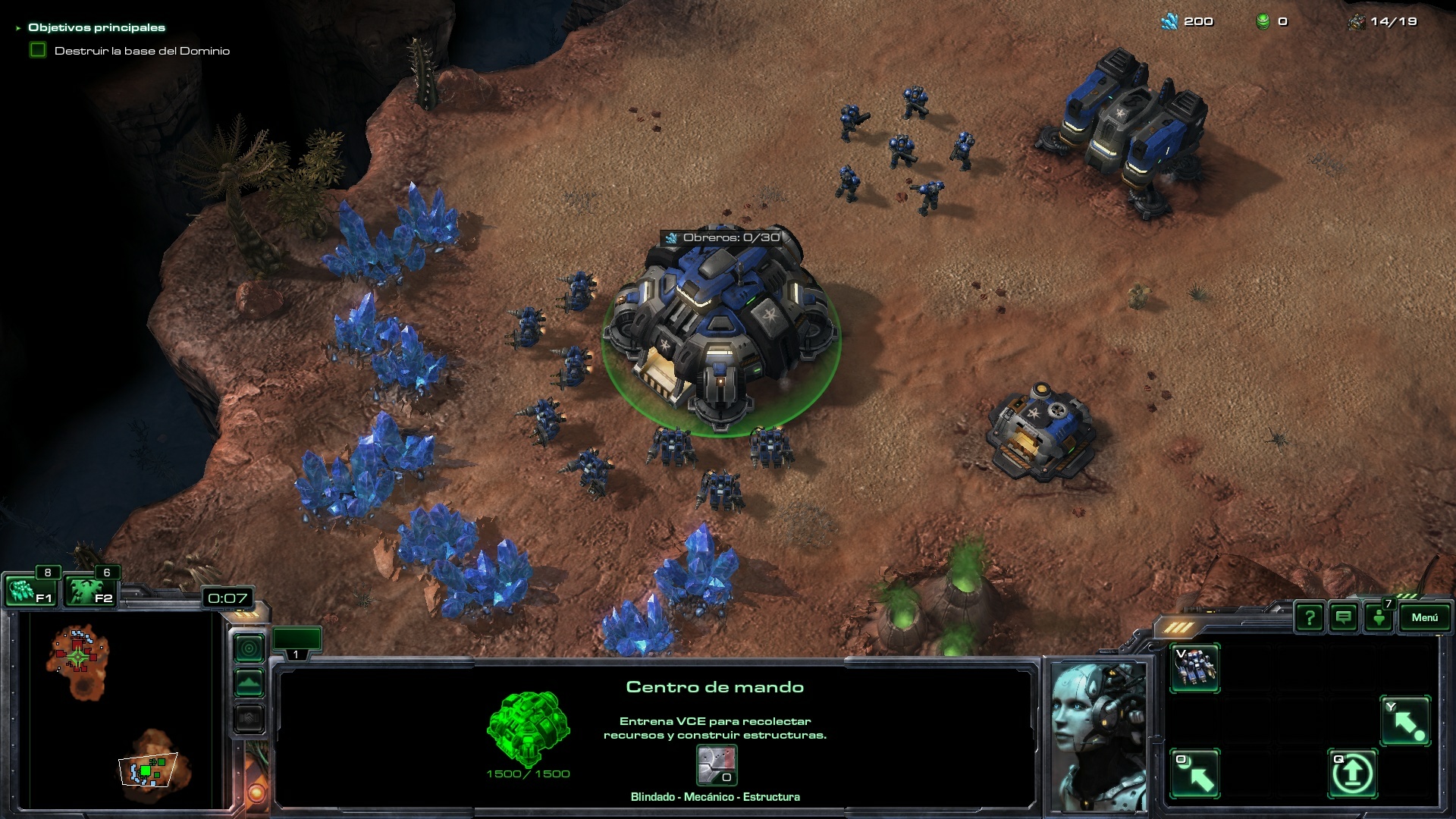
Task: Click the Centro de mando wireframe icon
Action: (x=528, y=728)
